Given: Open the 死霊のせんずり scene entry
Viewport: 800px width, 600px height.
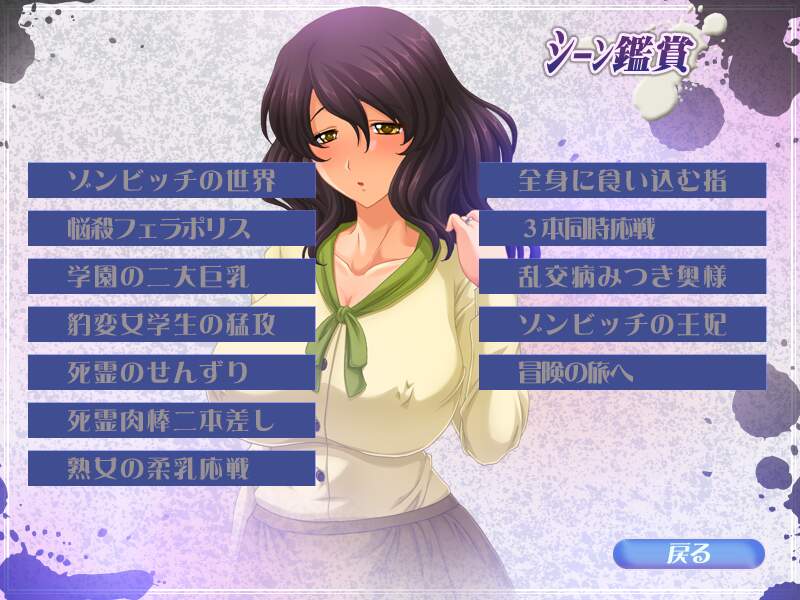Looking at the screenshot, I should (171, 372).
